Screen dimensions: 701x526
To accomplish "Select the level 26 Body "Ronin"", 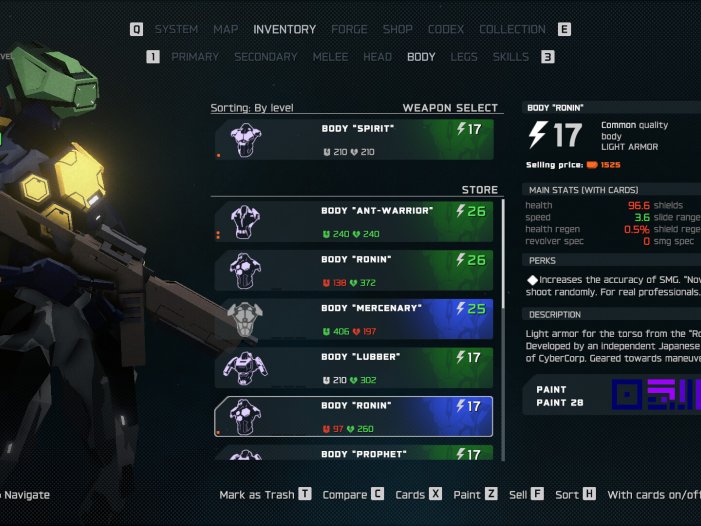I will (x=353, y=271).
